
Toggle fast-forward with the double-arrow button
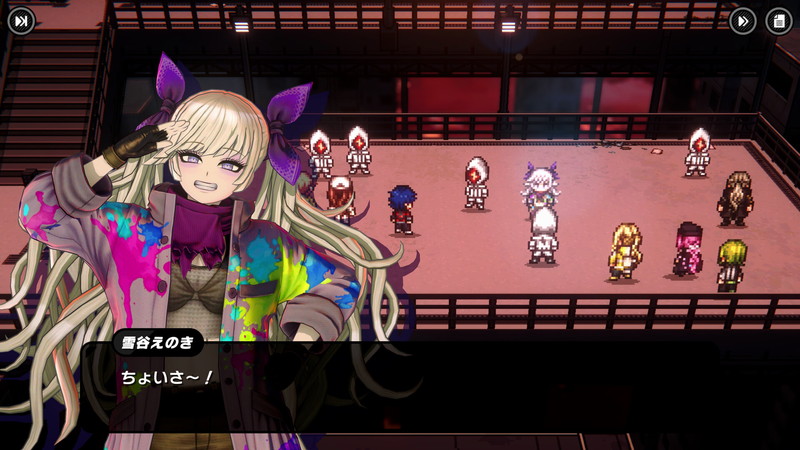click(x=742, y=21)
